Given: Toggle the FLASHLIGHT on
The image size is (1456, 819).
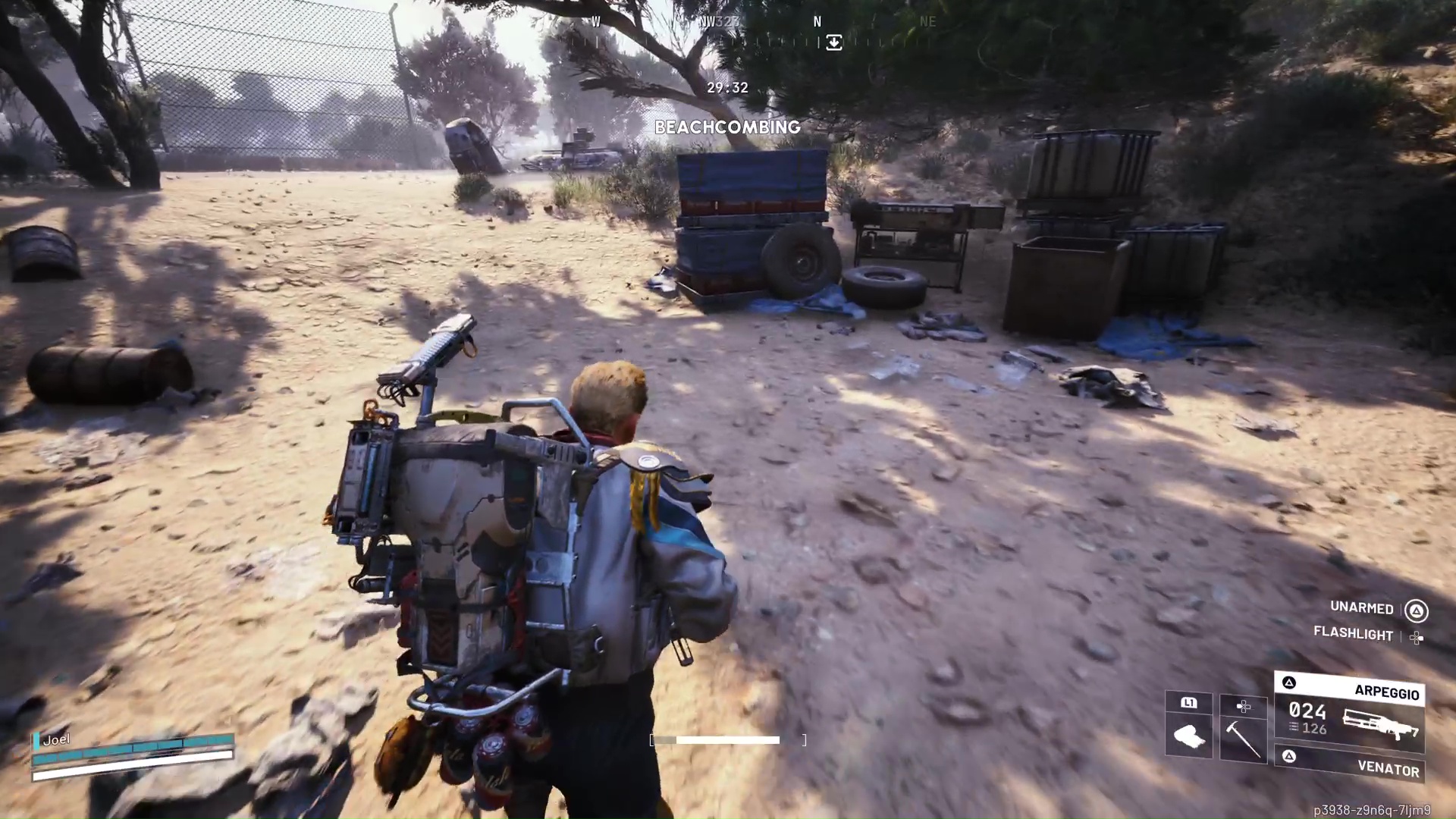Looking at the screenshot, I should pyautogui.click(x=1354, y=635).
